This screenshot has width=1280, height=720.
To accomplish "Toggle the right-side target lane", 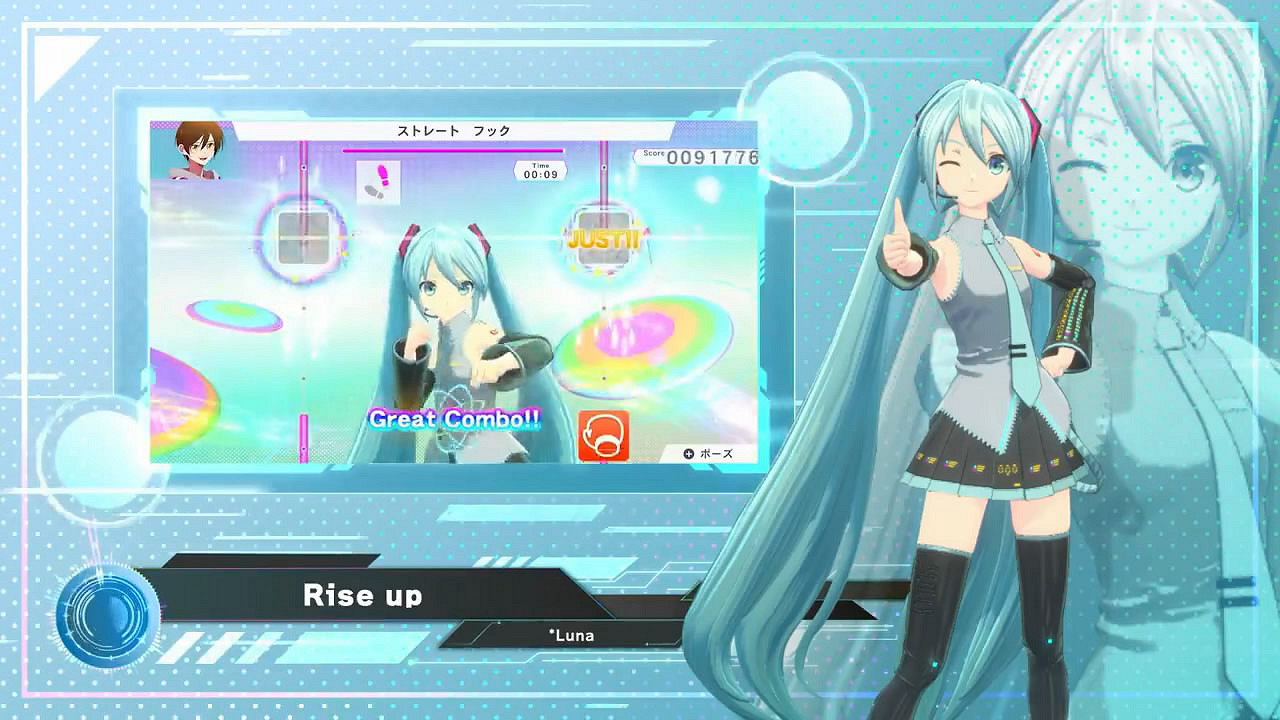I will tap(604, 180).
